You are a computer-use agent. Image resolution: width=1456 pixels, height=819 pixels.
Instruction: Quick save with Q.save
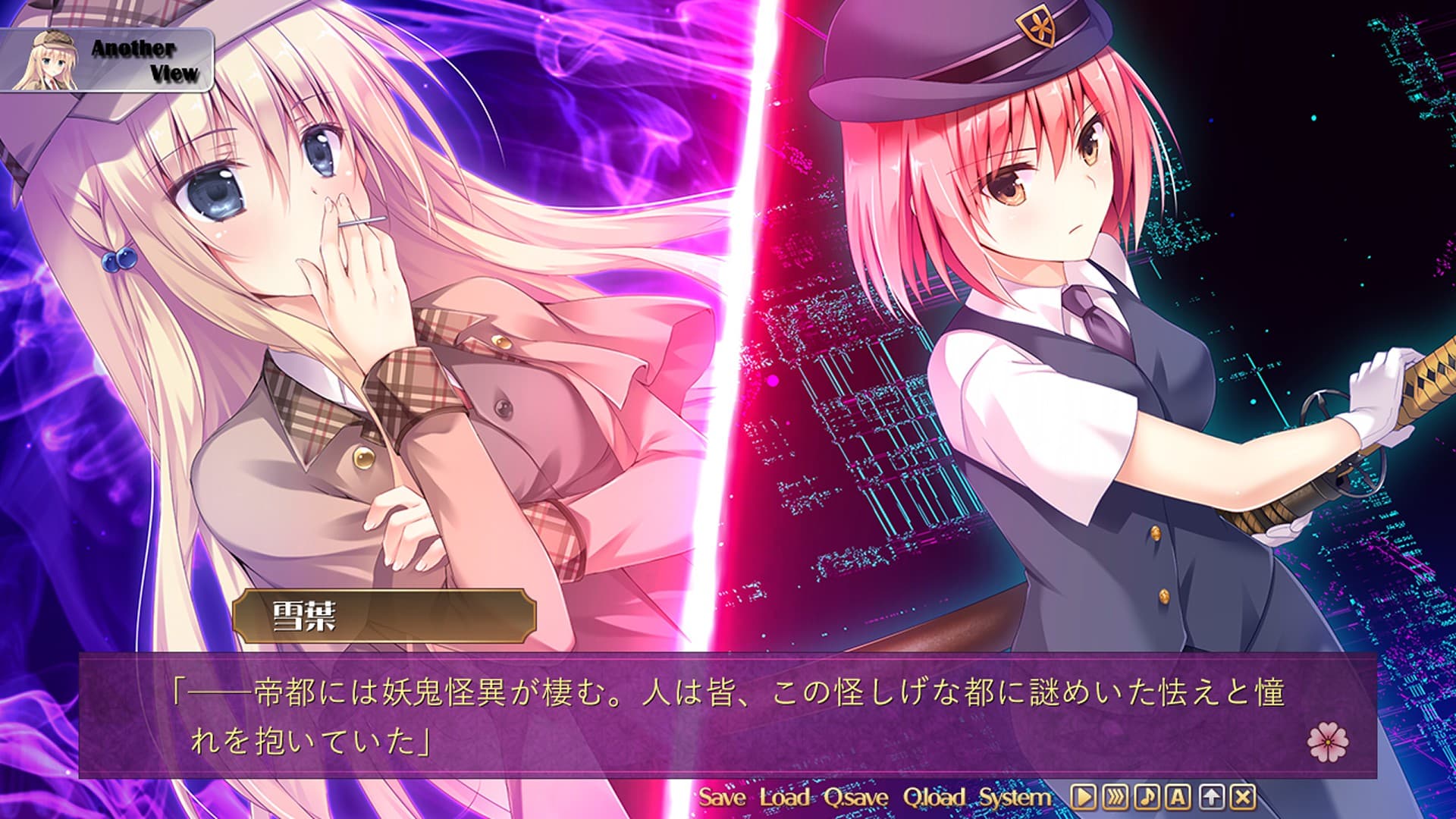coord(856,797)
